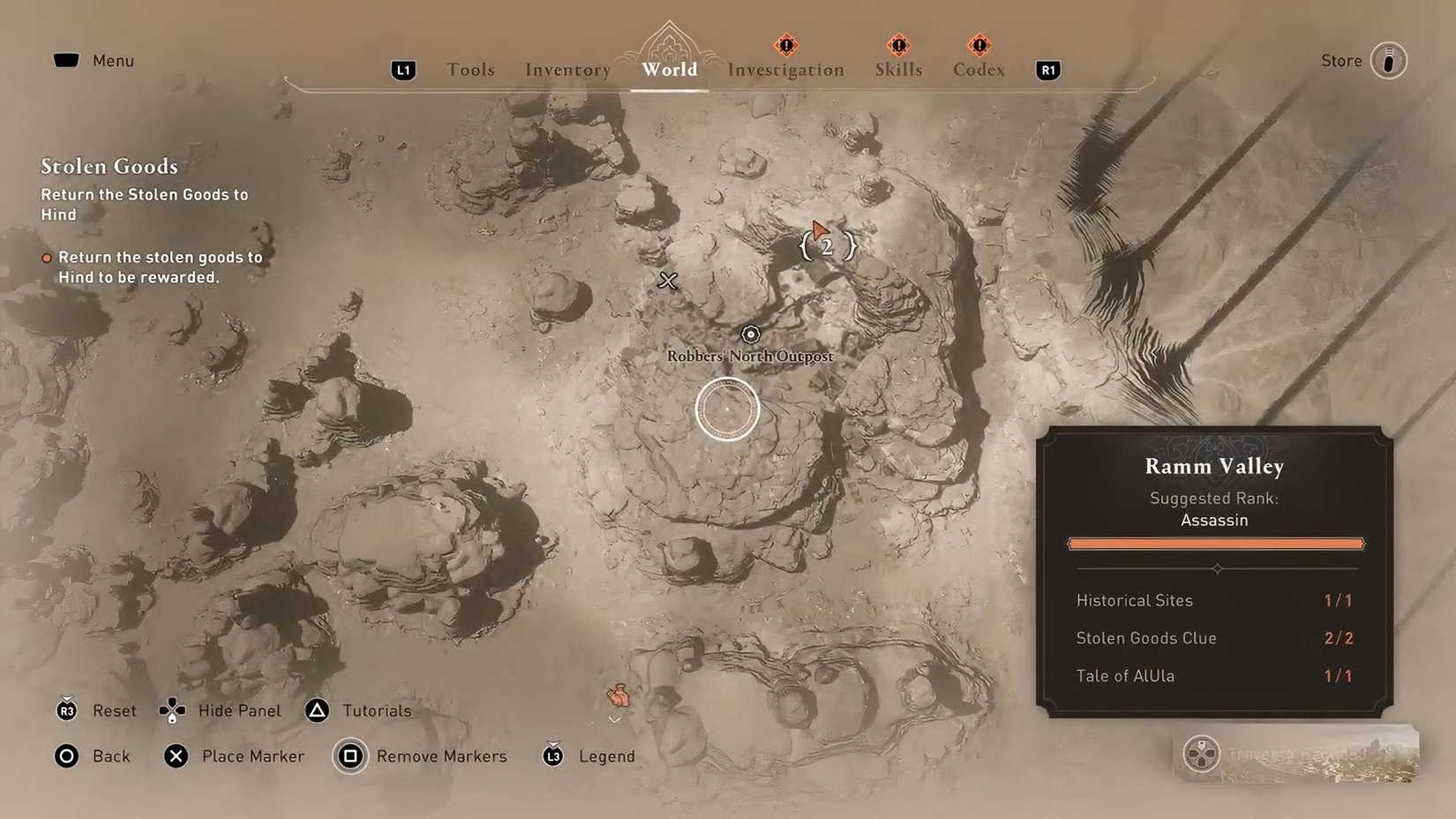Switch to the Inventory tab
The height and width of the screenshot is (819, 1456).
tap(567, 69)
